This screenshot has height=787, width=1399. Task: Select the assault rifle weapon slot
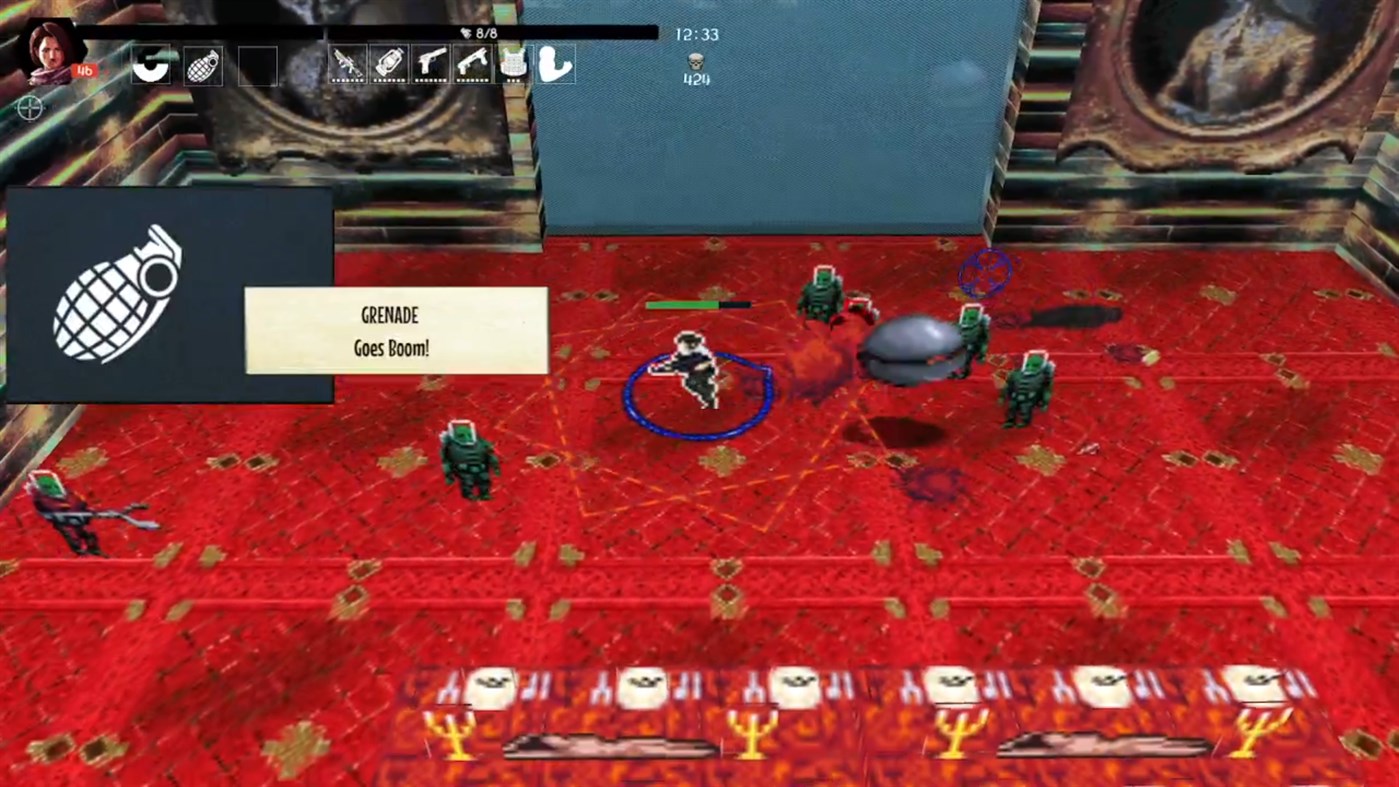coord(348,64)
